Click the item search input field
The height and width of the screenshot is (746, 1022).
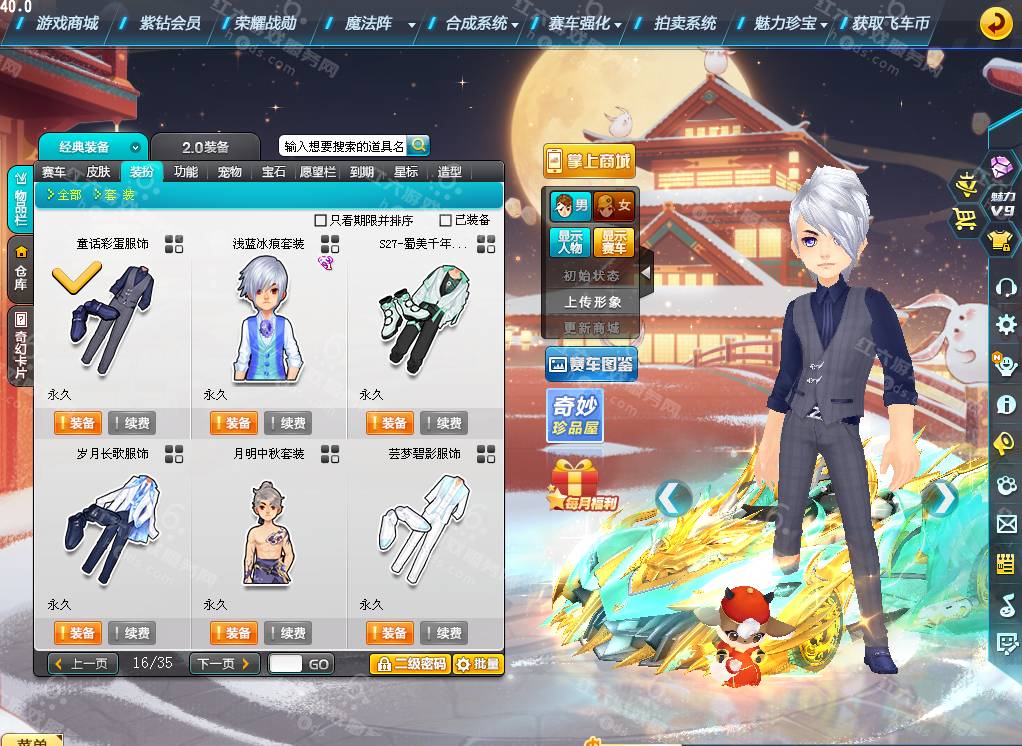[x=343, y=146]
